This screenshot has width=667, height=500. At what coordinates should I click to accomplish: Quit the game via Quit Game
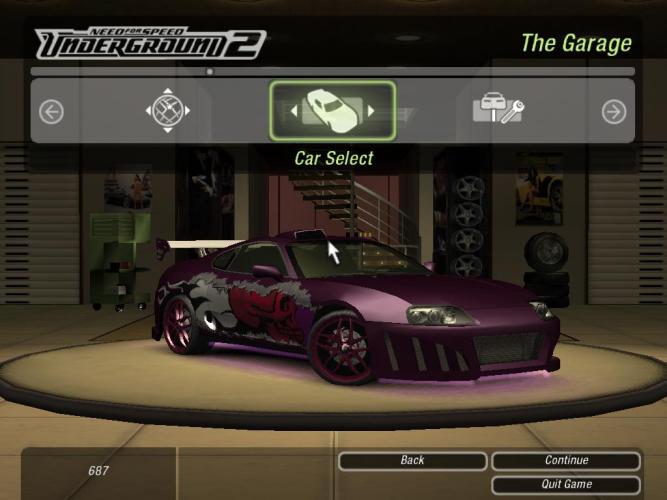566,485
